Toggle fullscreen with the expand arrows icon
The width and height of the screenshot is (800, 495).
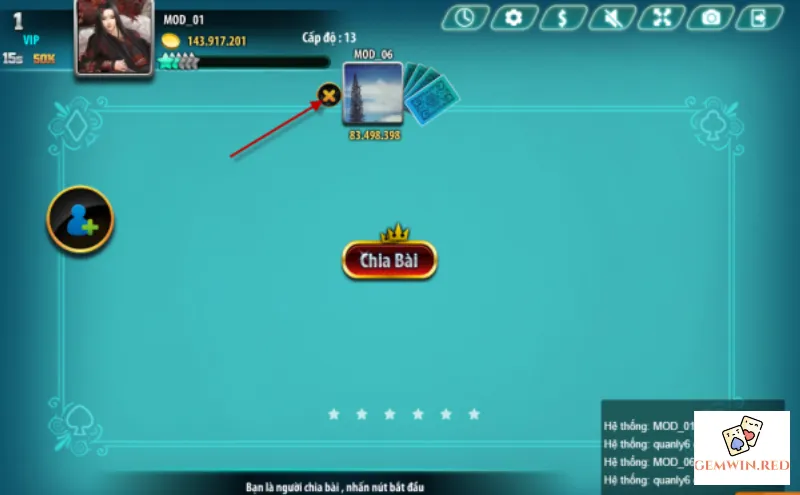[661, 17]
